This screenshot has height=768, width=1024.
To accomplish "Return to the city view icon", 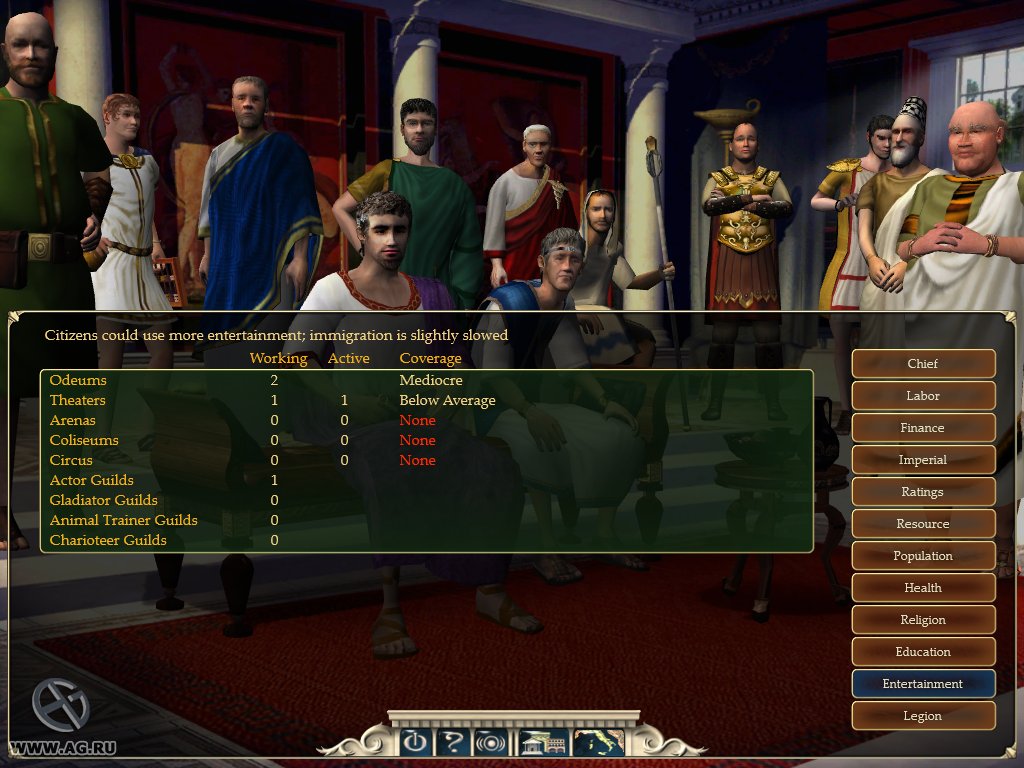I will coord(543,742).
